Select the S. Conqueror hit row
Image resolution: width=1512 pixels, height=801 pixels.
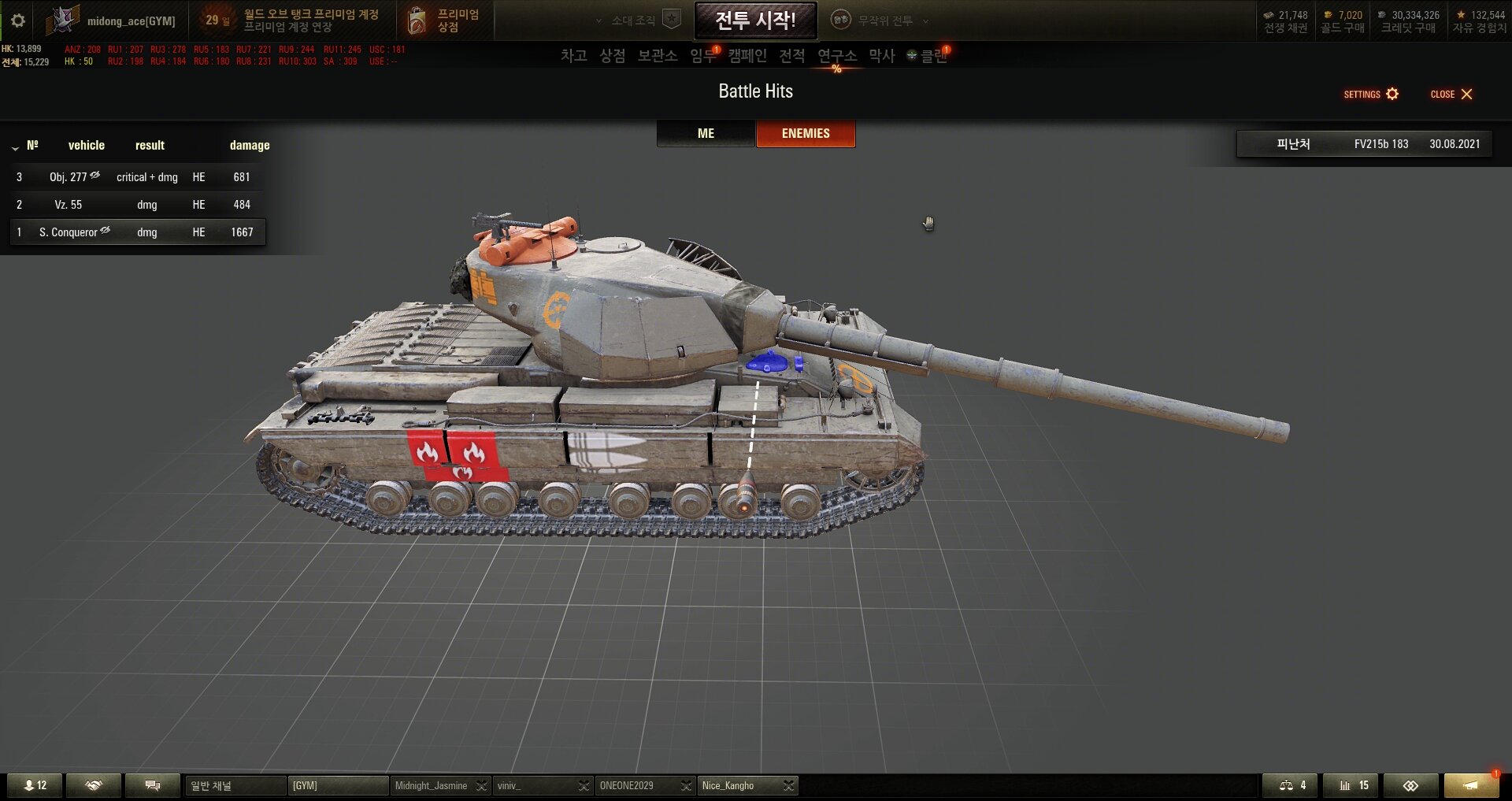[x=138, y=232]
